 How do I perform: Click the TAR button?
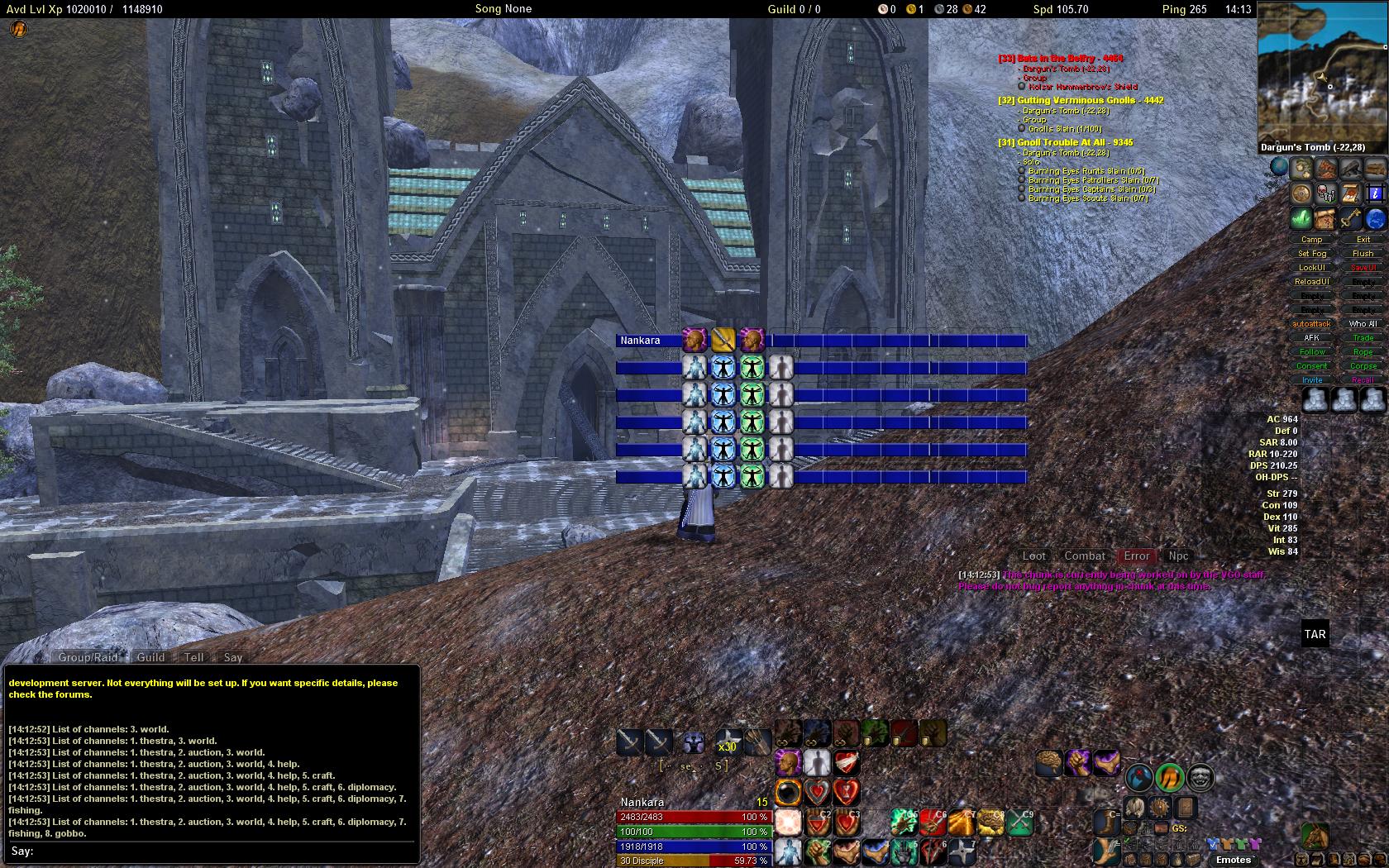pos(1315,635)
